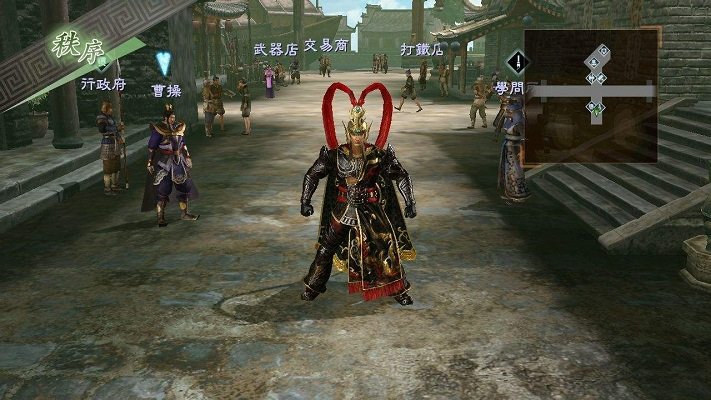Click the 曹操 name label
The width and height of the screenshot is (711, 400).
tap(166, 90)
